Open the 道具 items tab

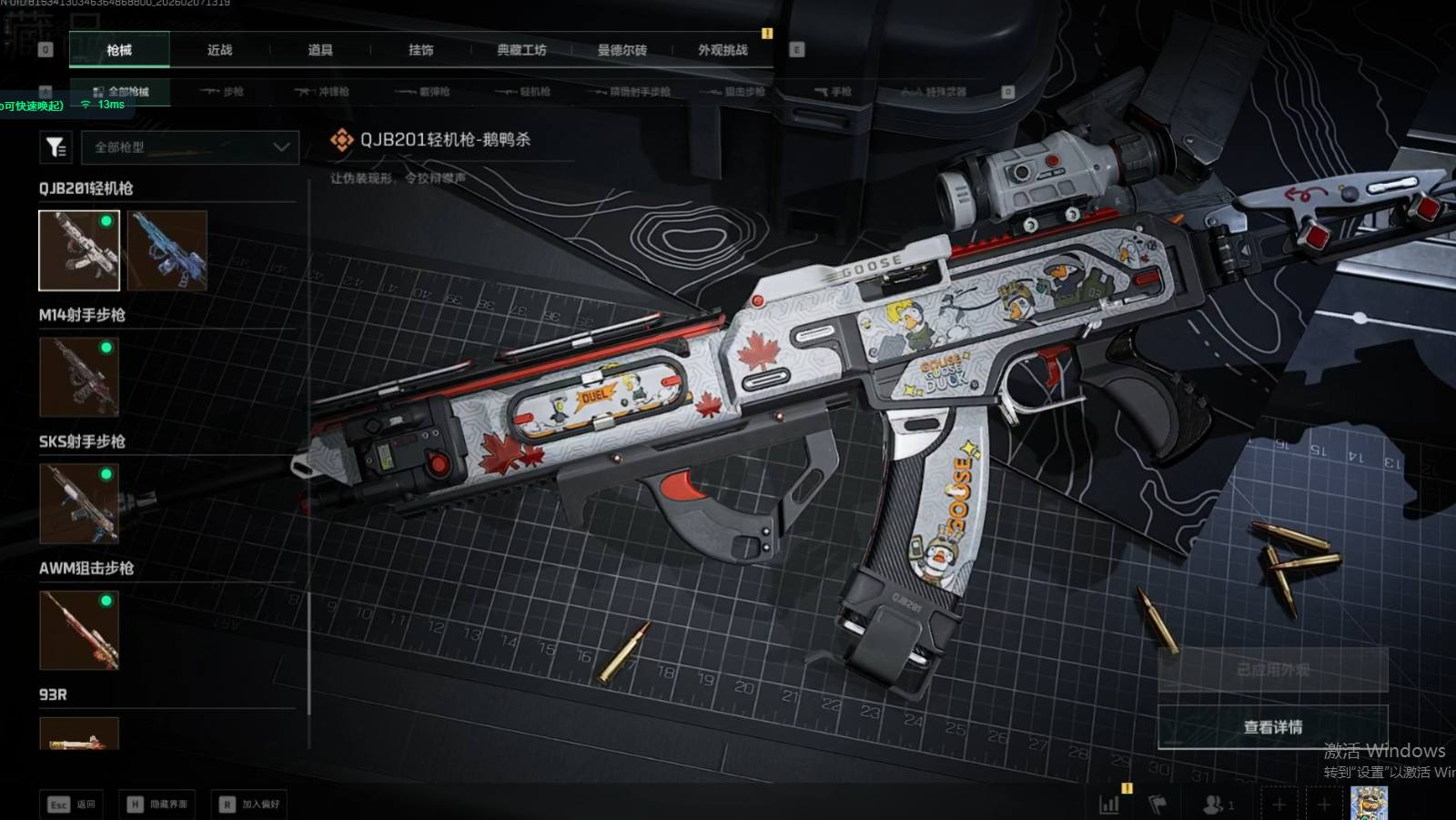320,50
